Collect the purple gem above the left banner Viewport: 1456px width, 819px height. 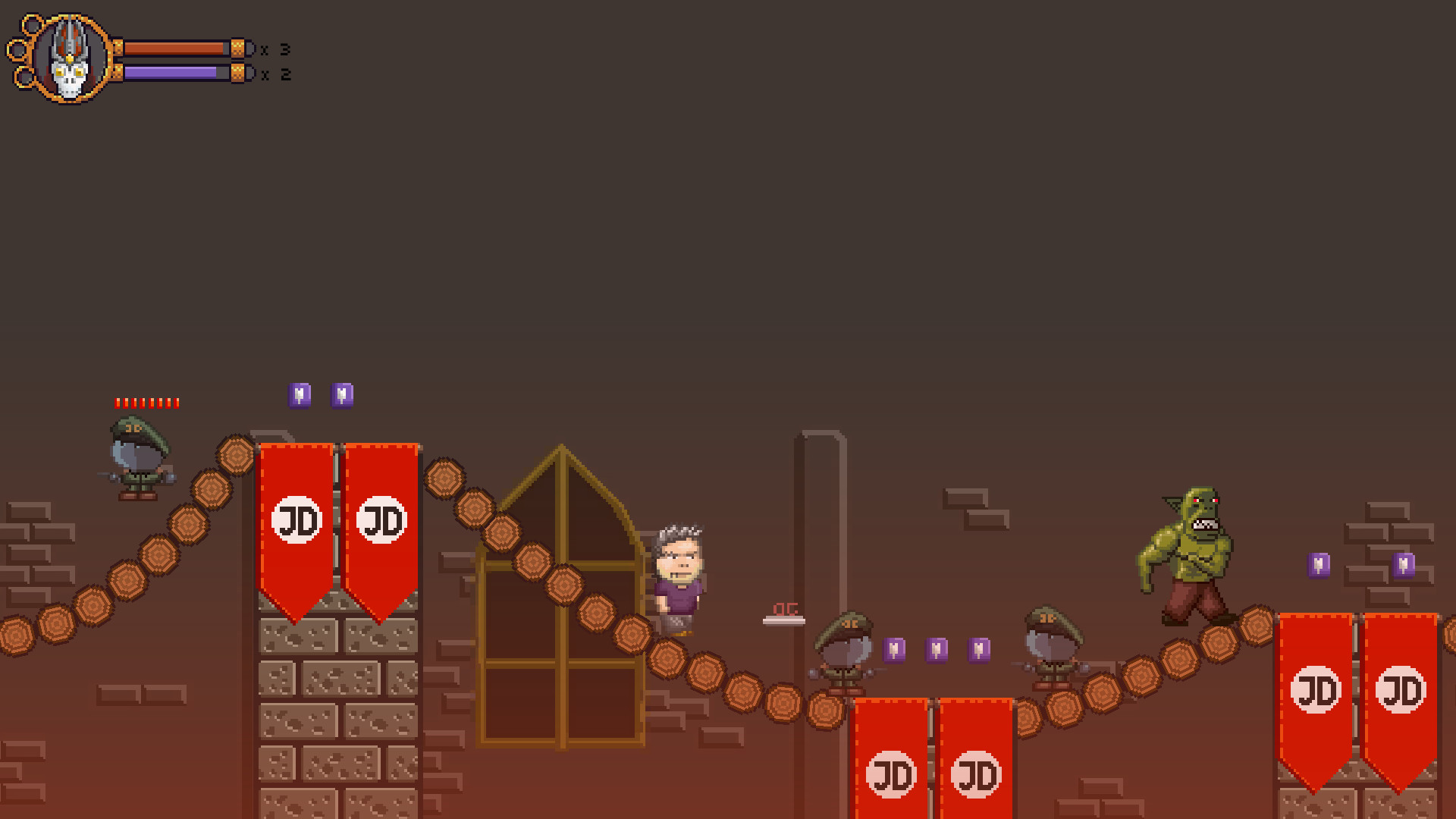(300, 393)
